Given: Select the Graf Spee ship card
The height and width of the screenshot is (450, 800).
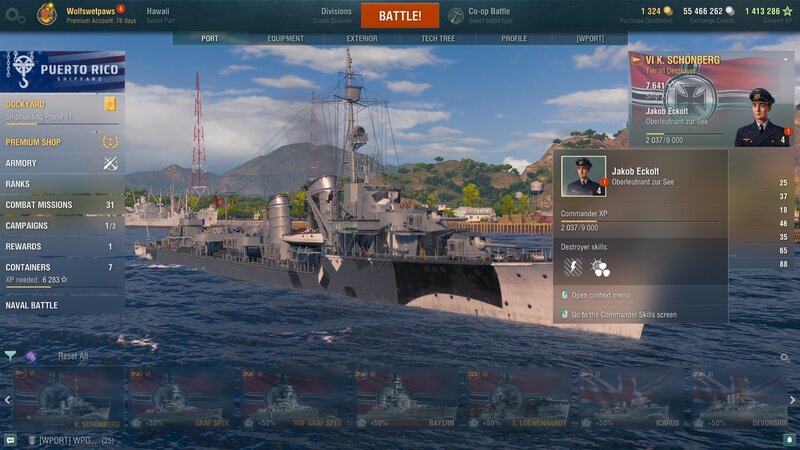Looking at the screenshot, I should [179, 397].
